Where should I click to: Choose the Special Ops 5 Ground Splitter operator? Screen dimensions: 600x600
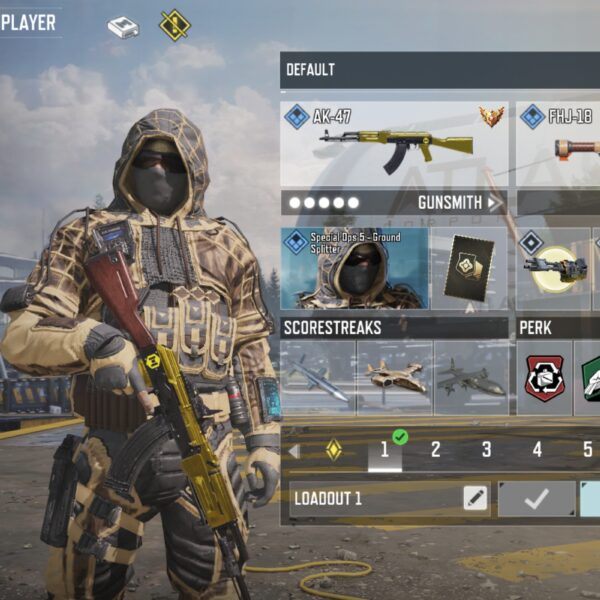pyautogui.click(x=354, y=268)
